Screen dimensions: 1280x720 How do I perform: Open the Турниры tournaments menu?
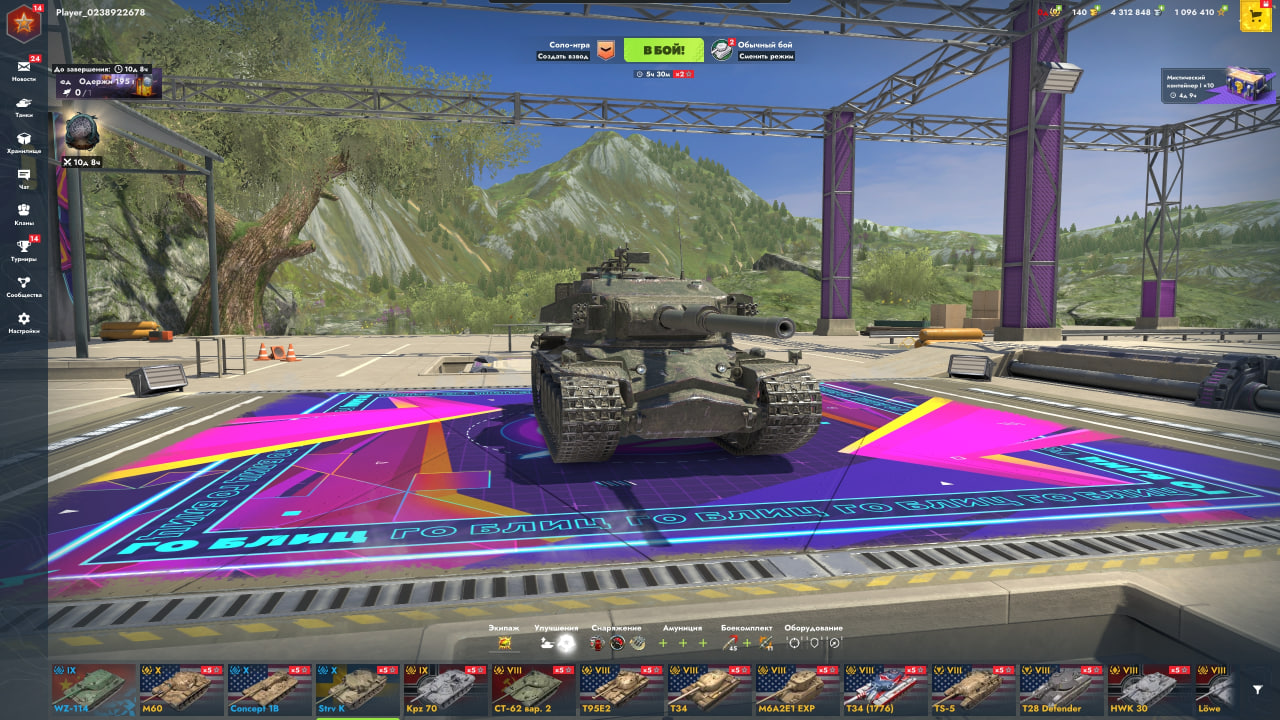pos(24,250)
